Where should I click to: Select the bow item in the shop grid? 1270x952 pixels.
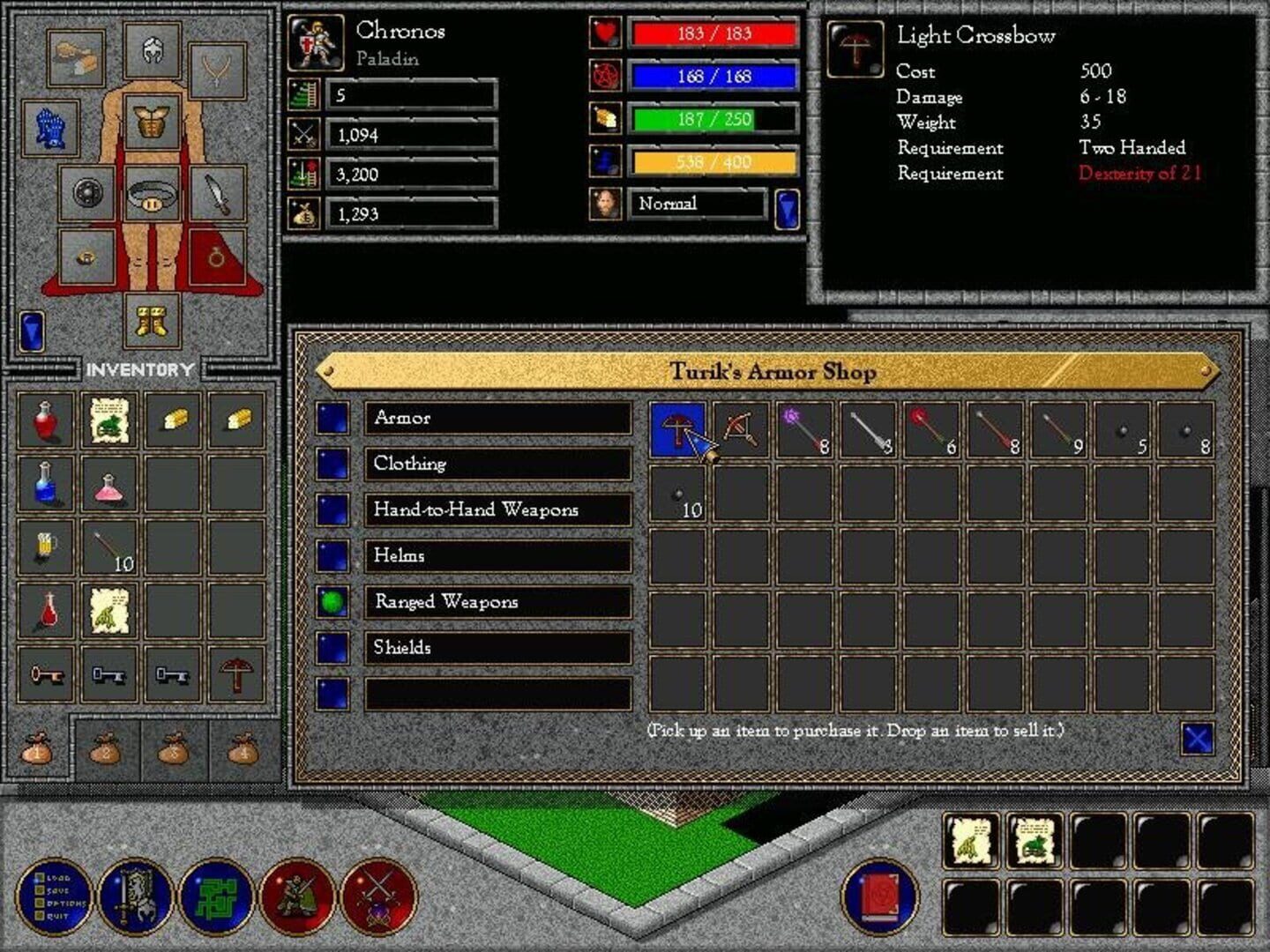click(741, 429)
